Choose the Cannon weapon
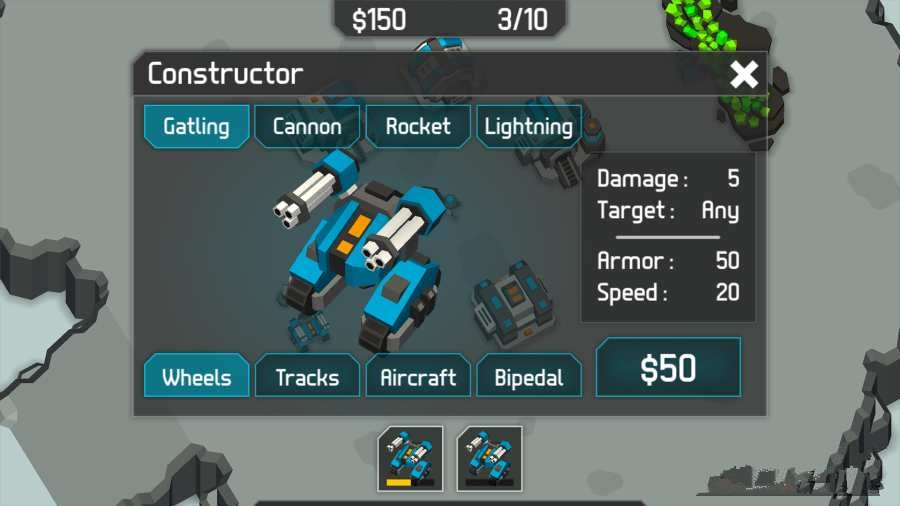The height and width of the screenshot is (506, 900). click(307, 127)
